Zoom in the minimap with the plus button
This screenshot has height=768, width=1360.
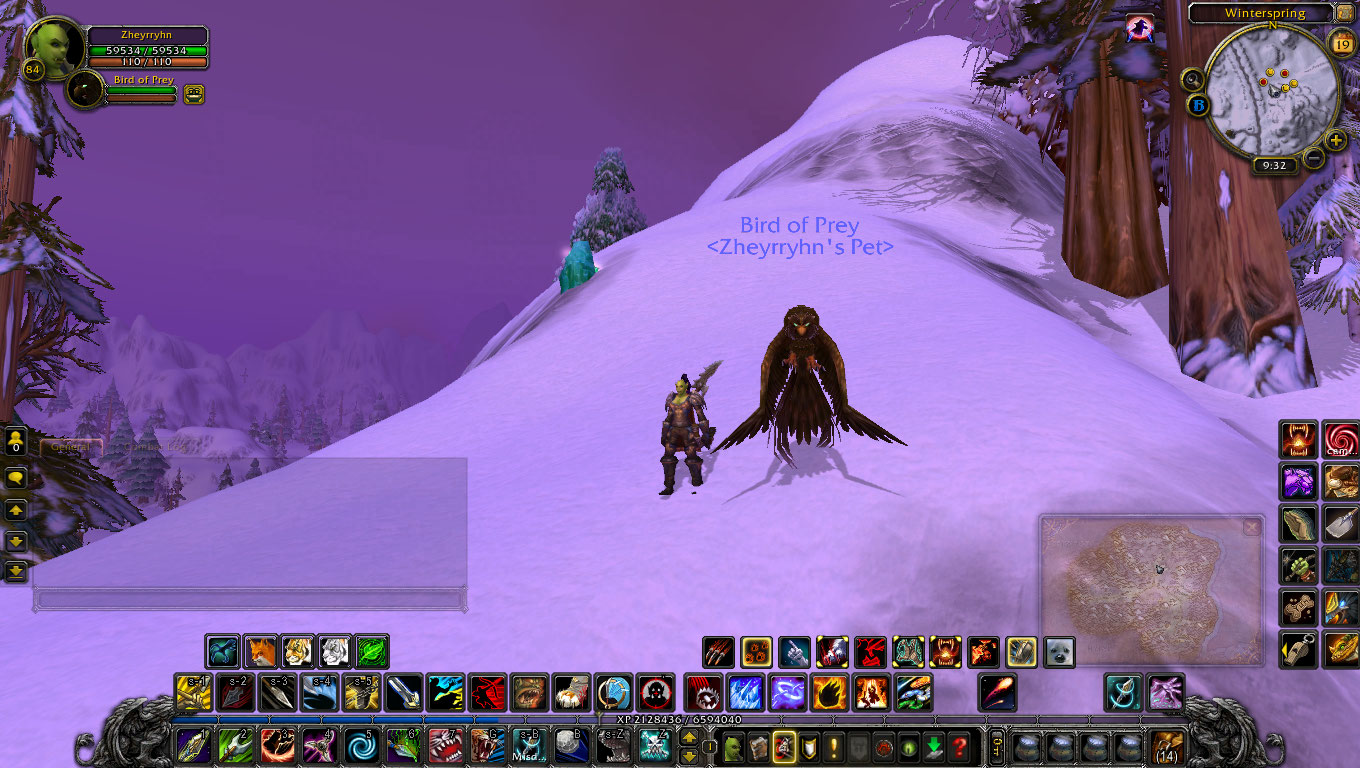tap(1337, 142)
